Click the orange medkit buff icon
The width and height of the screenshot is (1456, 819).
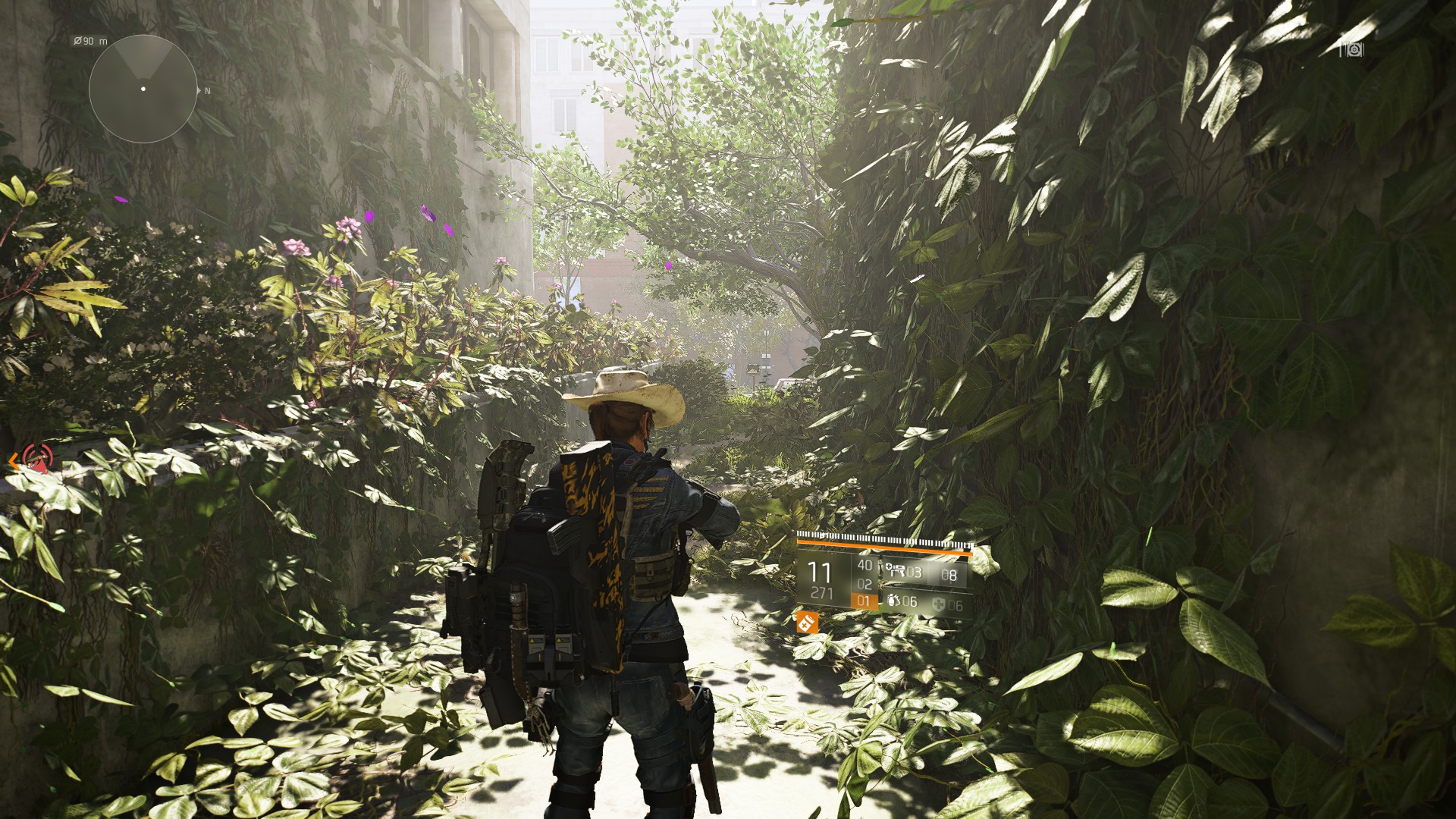point(807,623)
